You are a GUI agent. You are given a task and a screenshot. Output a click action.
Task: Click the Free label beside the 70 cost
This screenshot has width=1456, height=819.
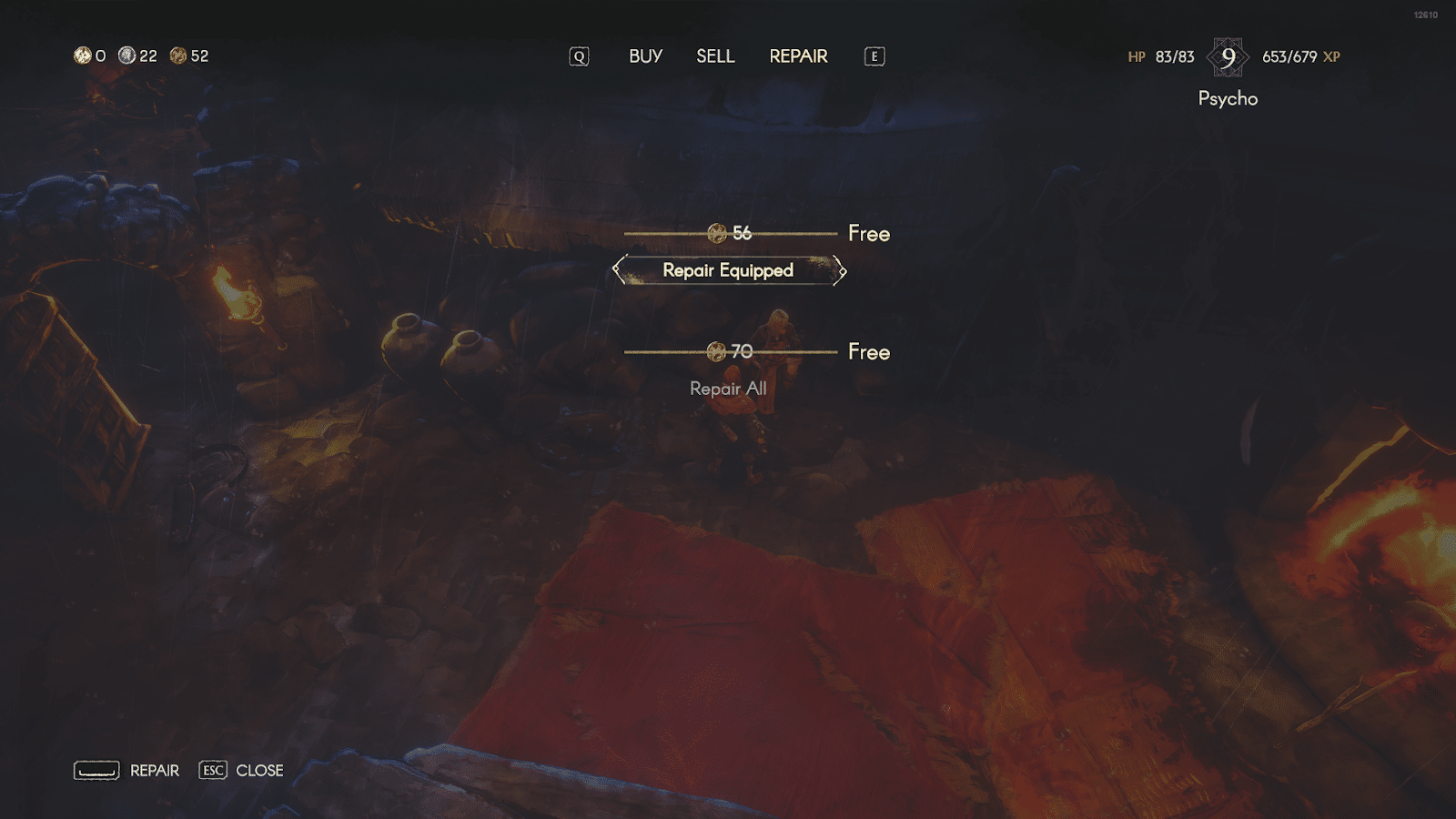[x=869, y=352]
